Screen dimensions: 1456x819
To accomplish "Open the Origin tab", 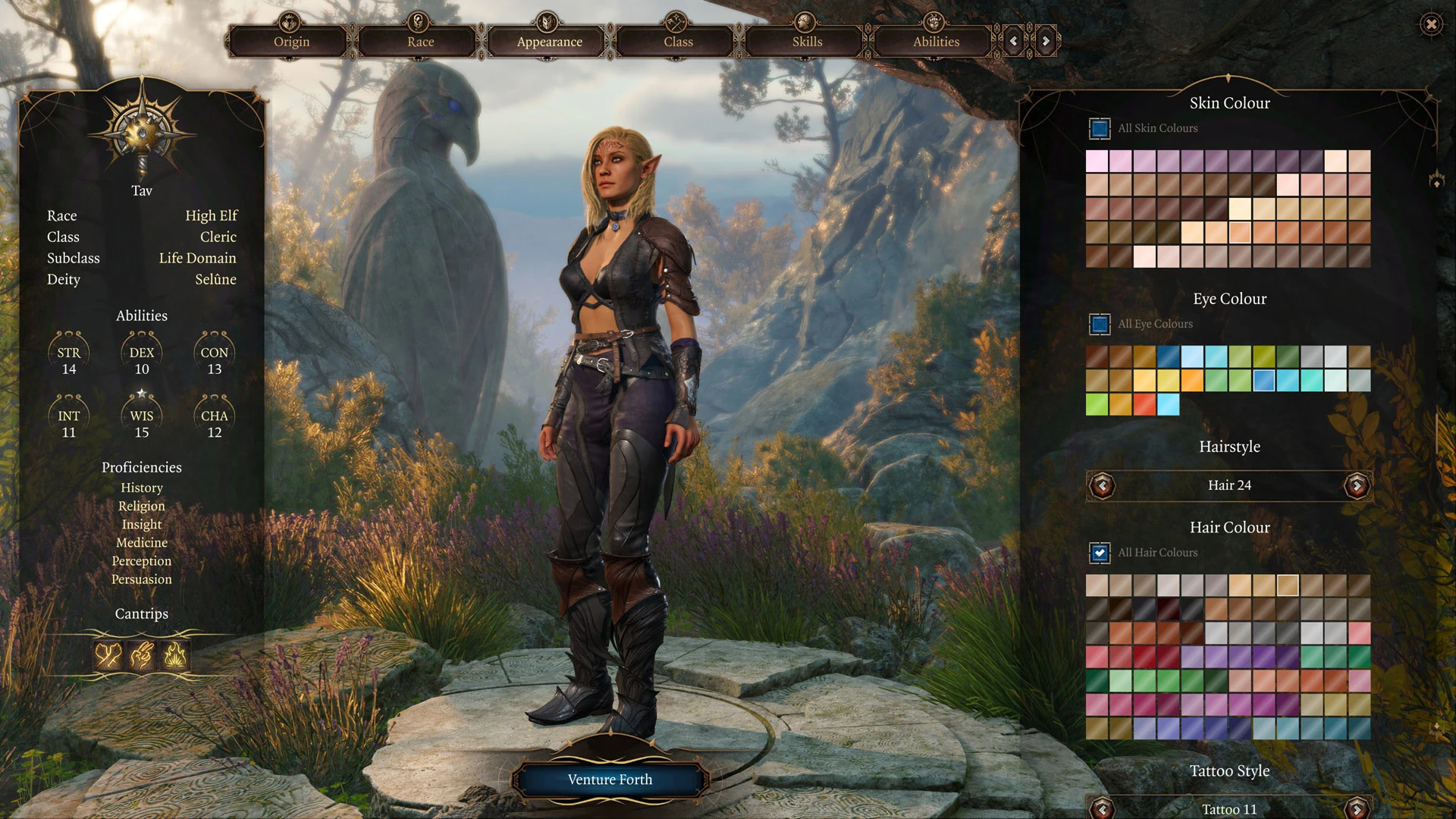I will click(291, 42).
